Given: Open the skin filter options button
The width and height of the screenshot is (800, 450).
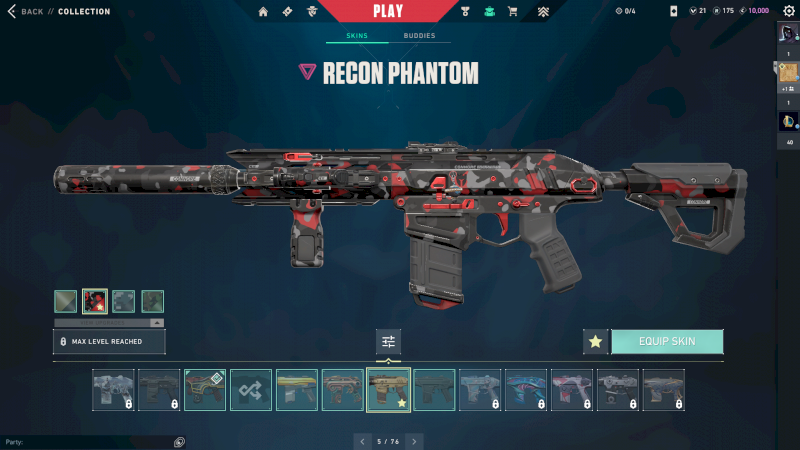Looking at the screenshot, I should (388, 342).
